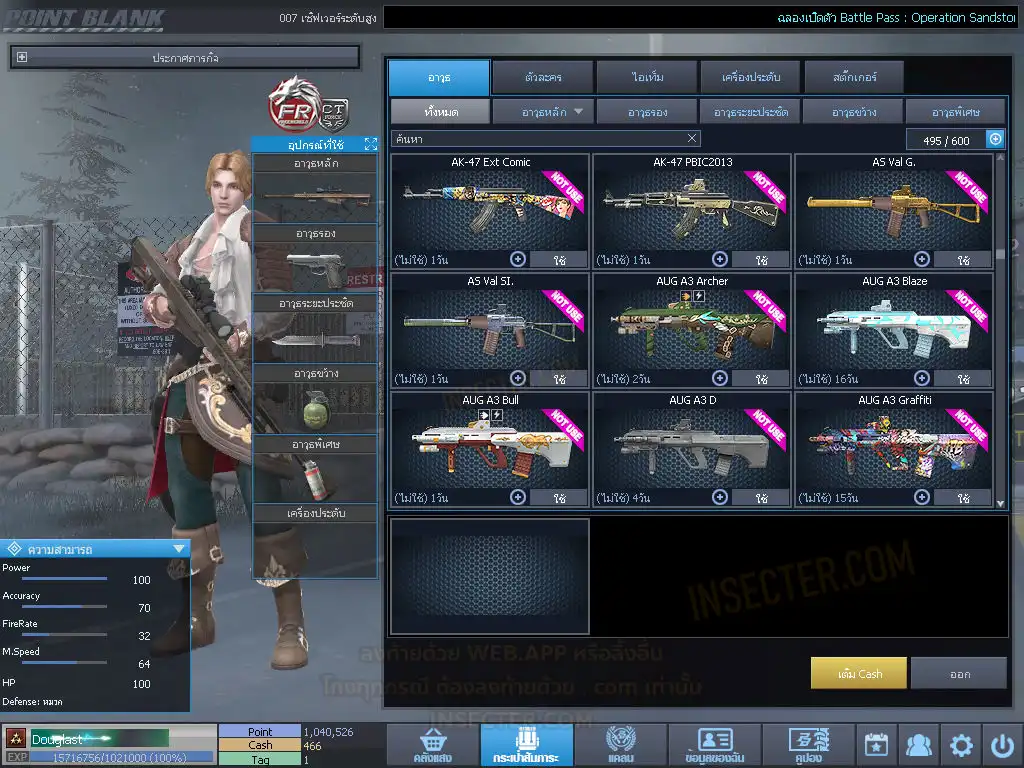Click เติม Cash button
The height and width of the screenshot is (768, 1024).
click(859, 673)
